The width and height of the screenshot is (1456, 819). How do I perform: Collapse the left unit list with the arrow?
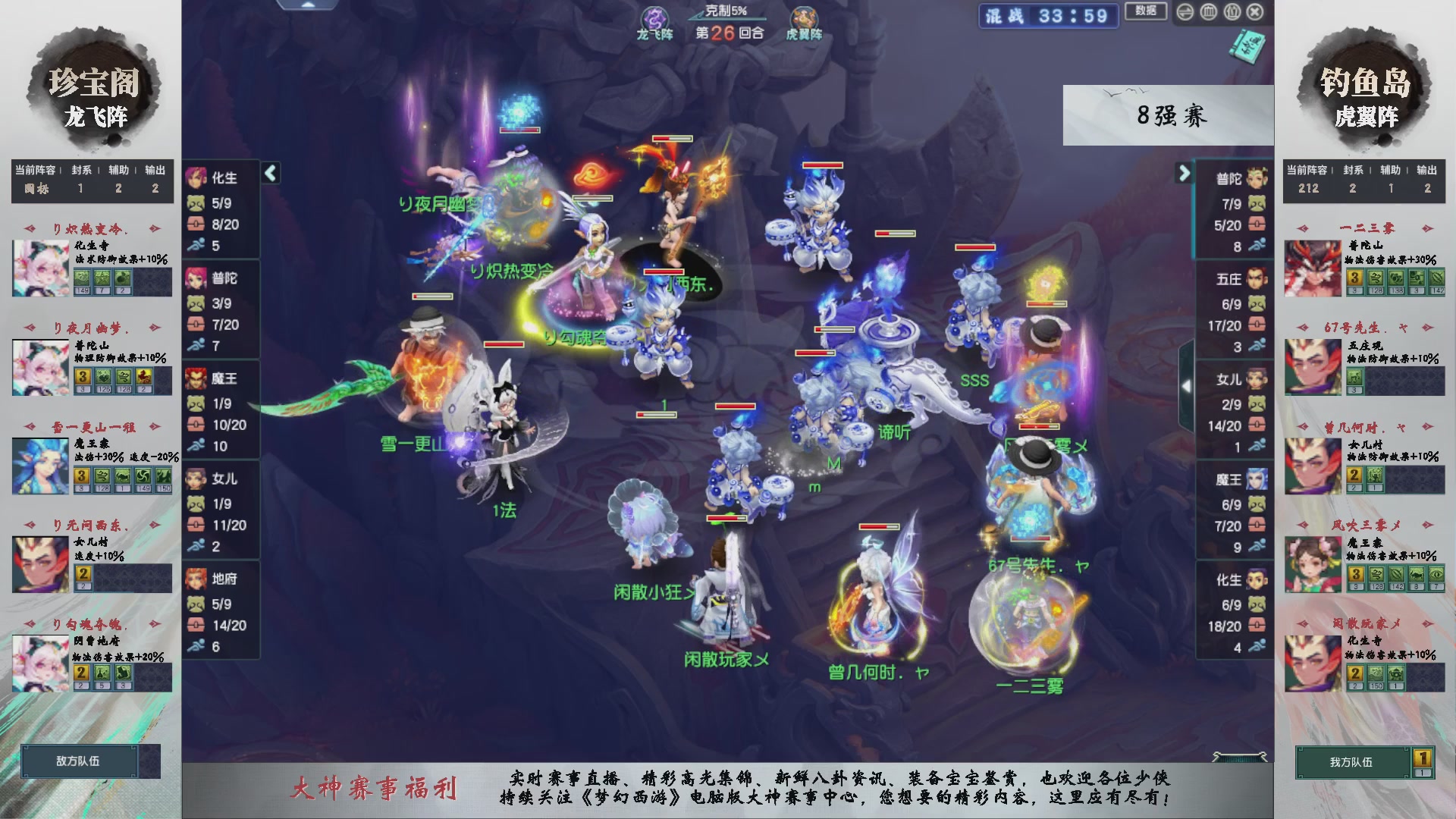269,172
